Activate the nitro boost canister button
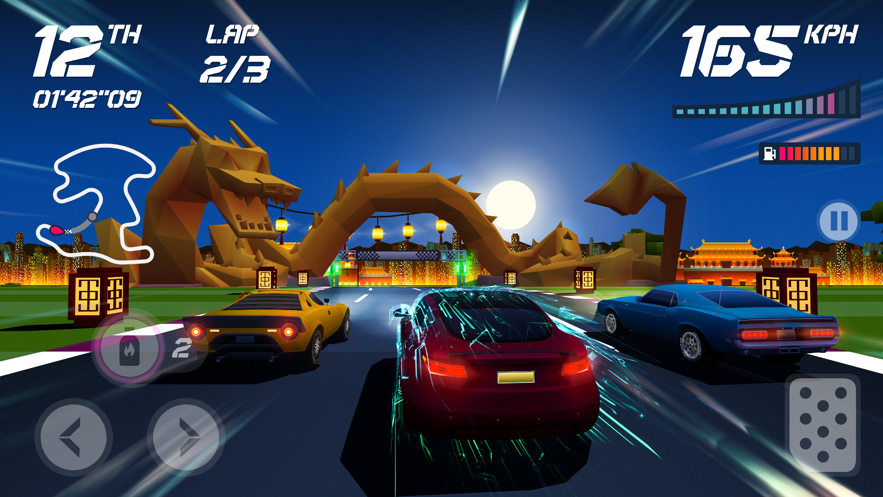883x497 pixels. 129,350
